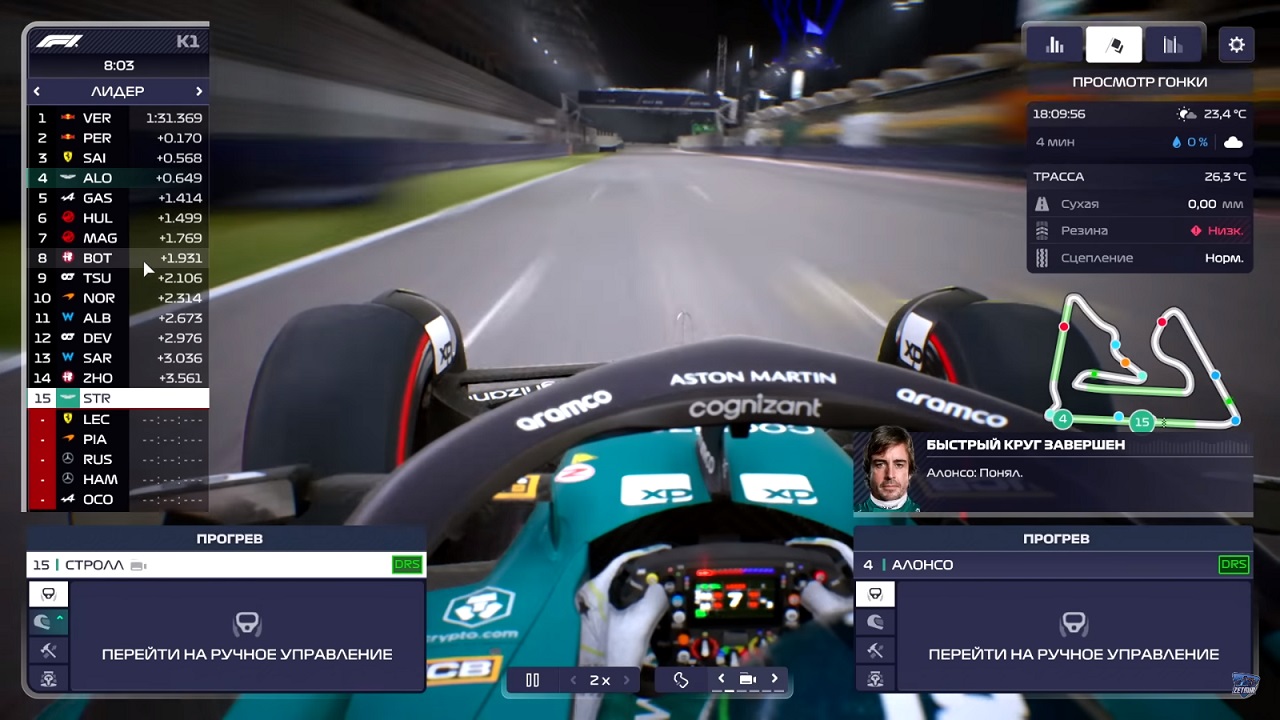Select the helmet icon in Stroll's command panel
1280x720 pixels.
click(44, 622)
